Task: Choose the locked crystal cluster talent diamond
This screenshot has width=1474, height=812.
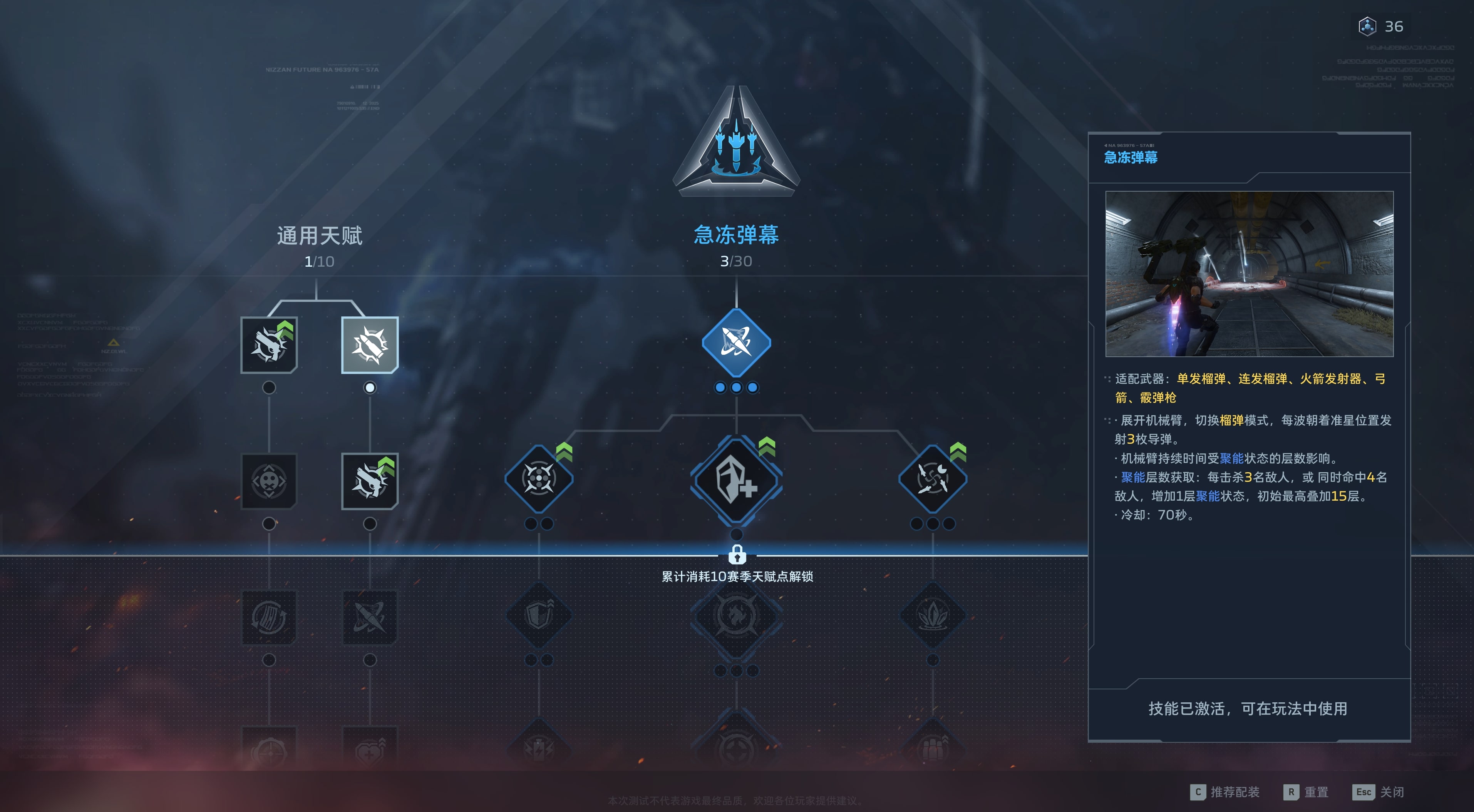Action: (933, 615)
